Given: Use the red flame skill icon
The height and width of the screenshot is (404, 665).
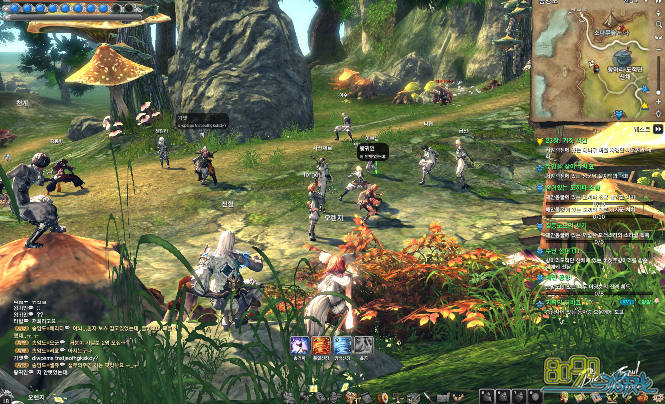Looking at the screenshot, I should click(x=321, y=346).
